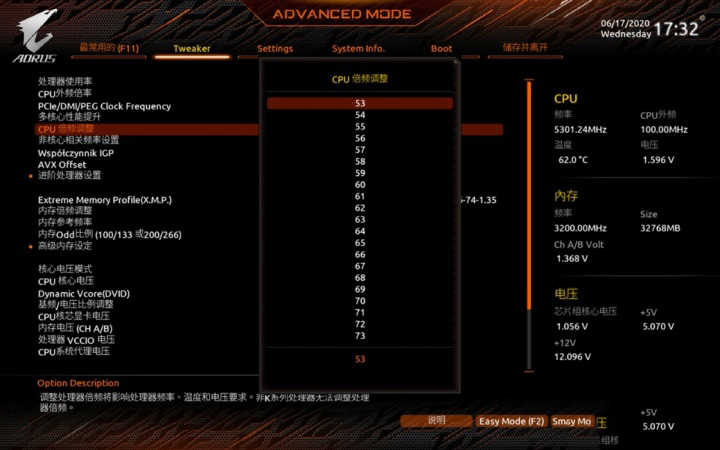Select the Tweaker tab

point(192,48)
